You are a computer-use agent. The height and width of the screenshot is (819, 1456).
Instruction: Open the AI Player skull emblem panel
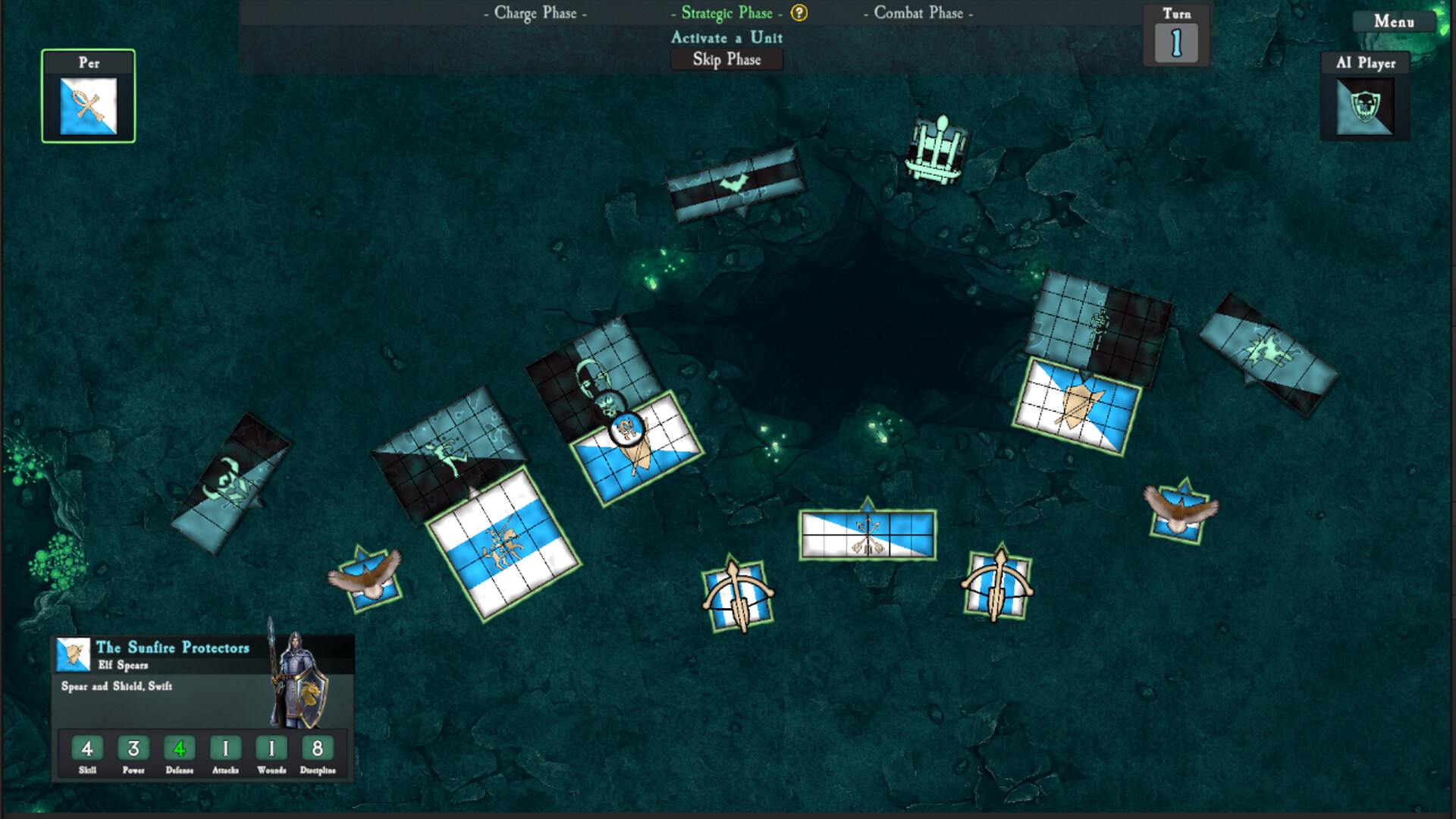(1363, 106)
